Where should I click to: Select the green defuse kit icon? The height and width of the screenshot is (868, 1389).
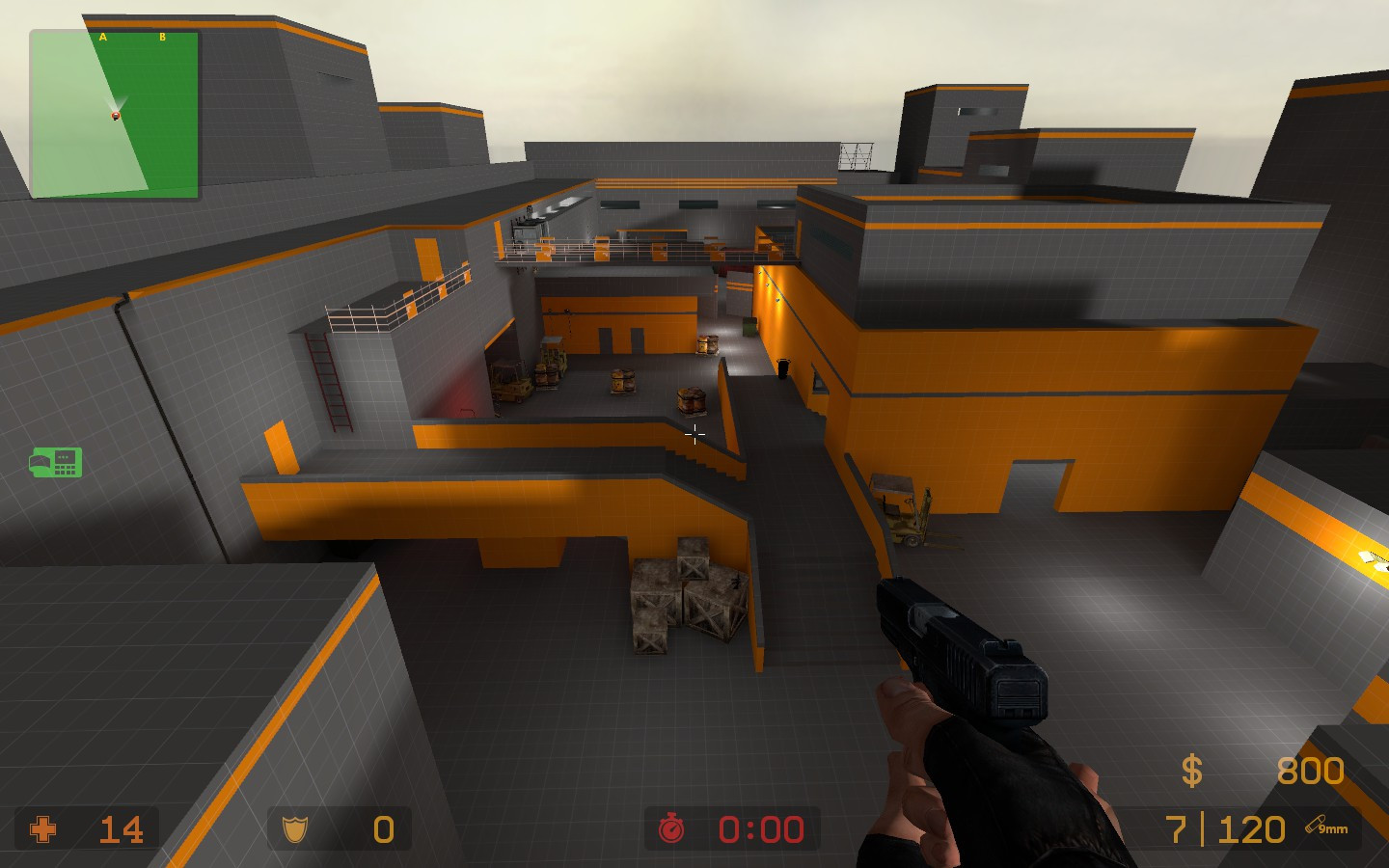(56, 462)
